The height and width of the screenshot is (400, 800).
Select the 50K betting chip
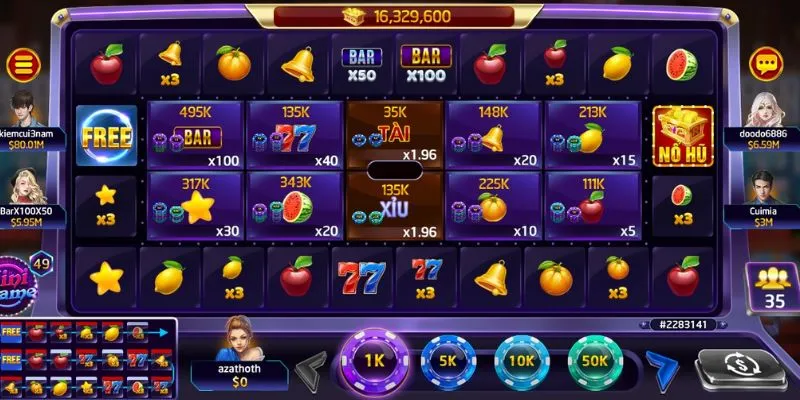click(x=596, y=361)
